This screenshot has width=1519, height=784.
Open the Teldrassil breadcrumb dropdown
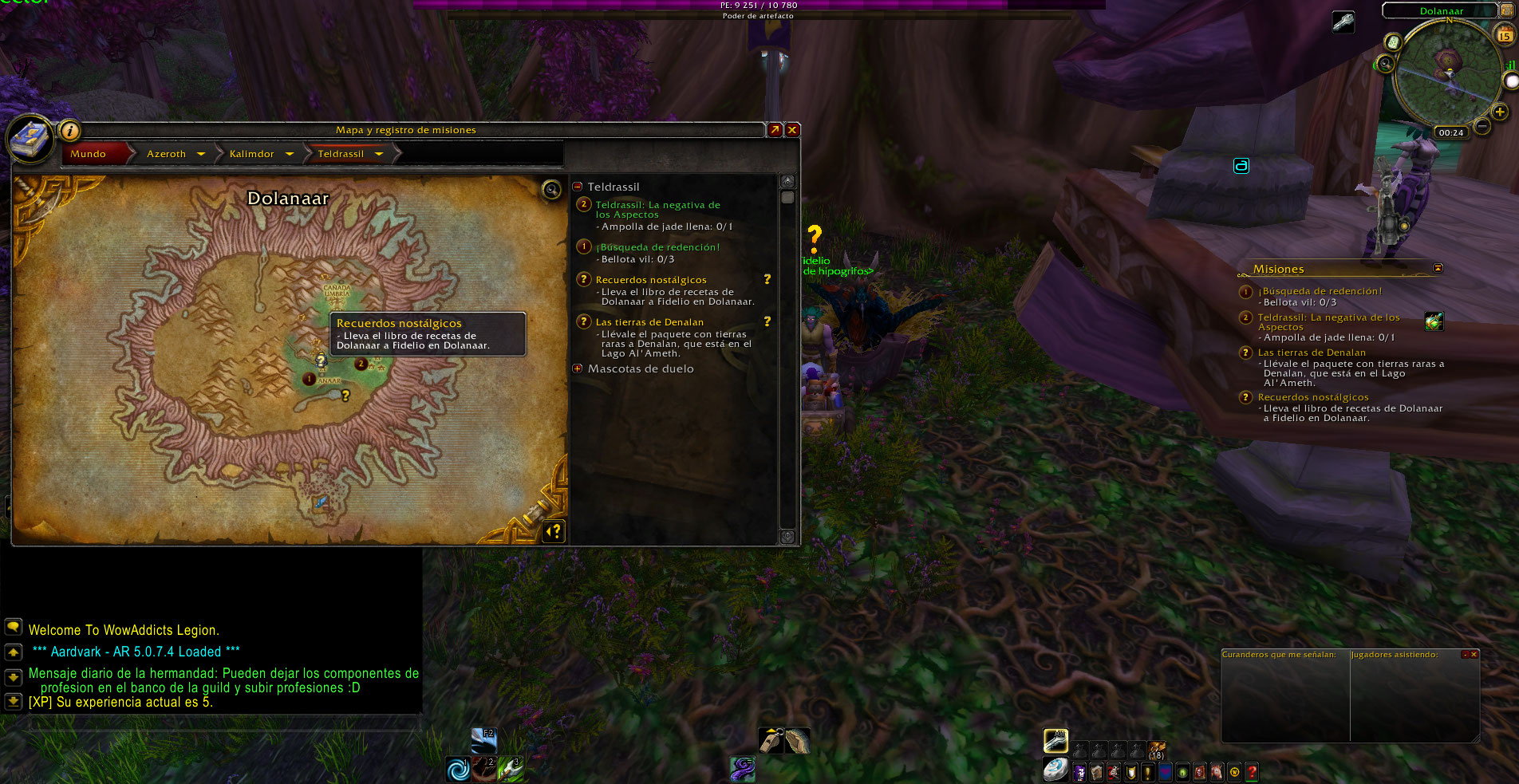379,154
